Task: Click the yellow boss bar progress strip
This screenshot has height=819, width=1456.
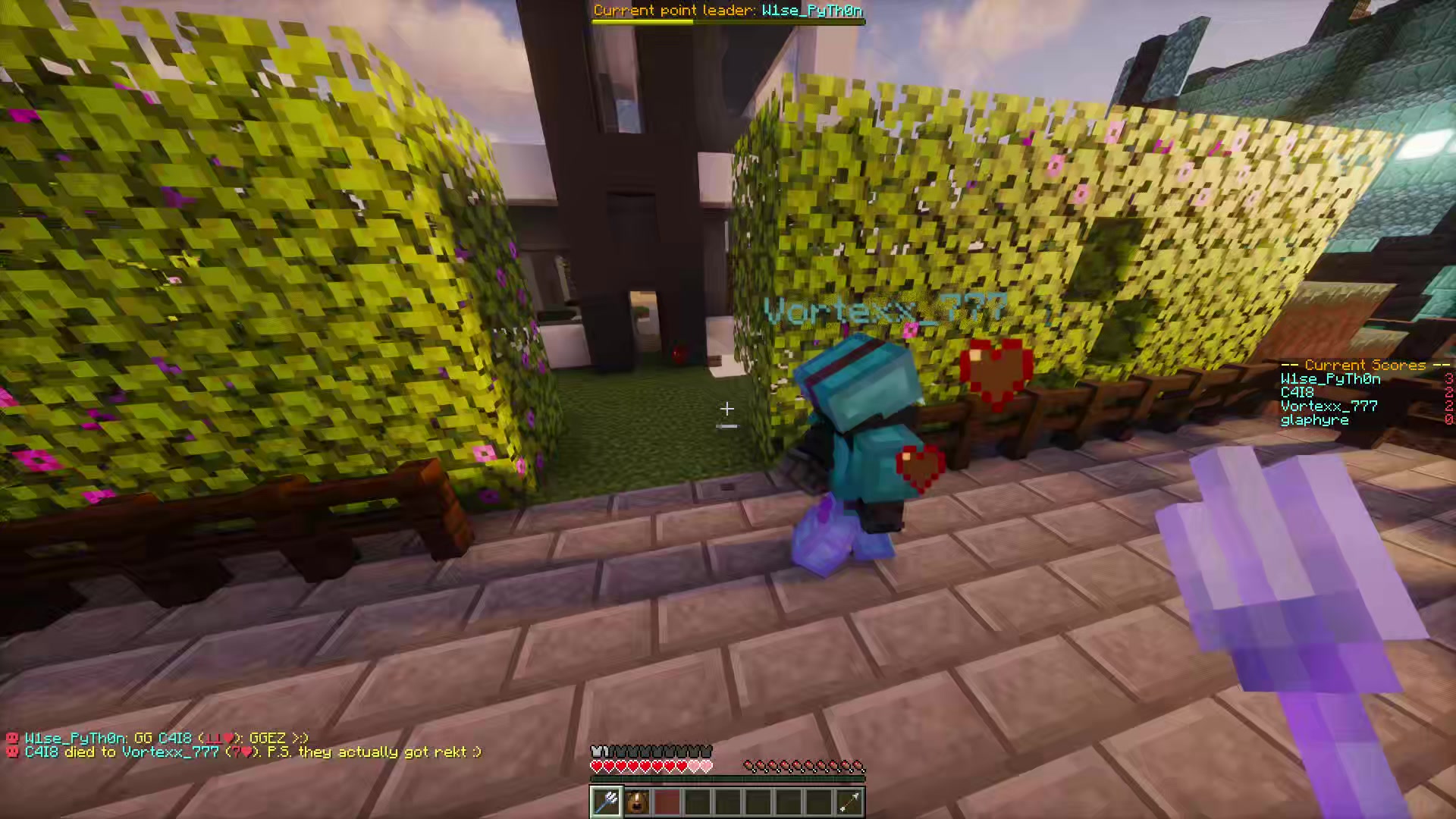Action: click(x=643, y=21)
